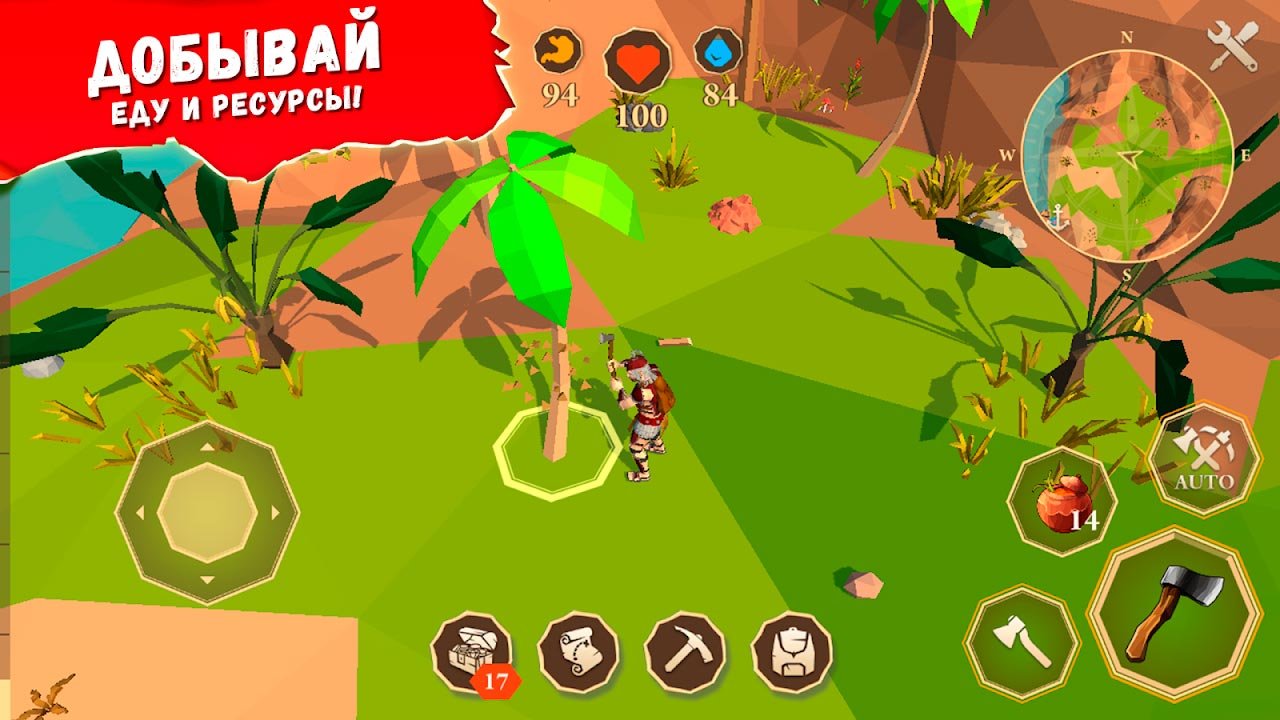Tap the large wooden axe attack button

1174,612
